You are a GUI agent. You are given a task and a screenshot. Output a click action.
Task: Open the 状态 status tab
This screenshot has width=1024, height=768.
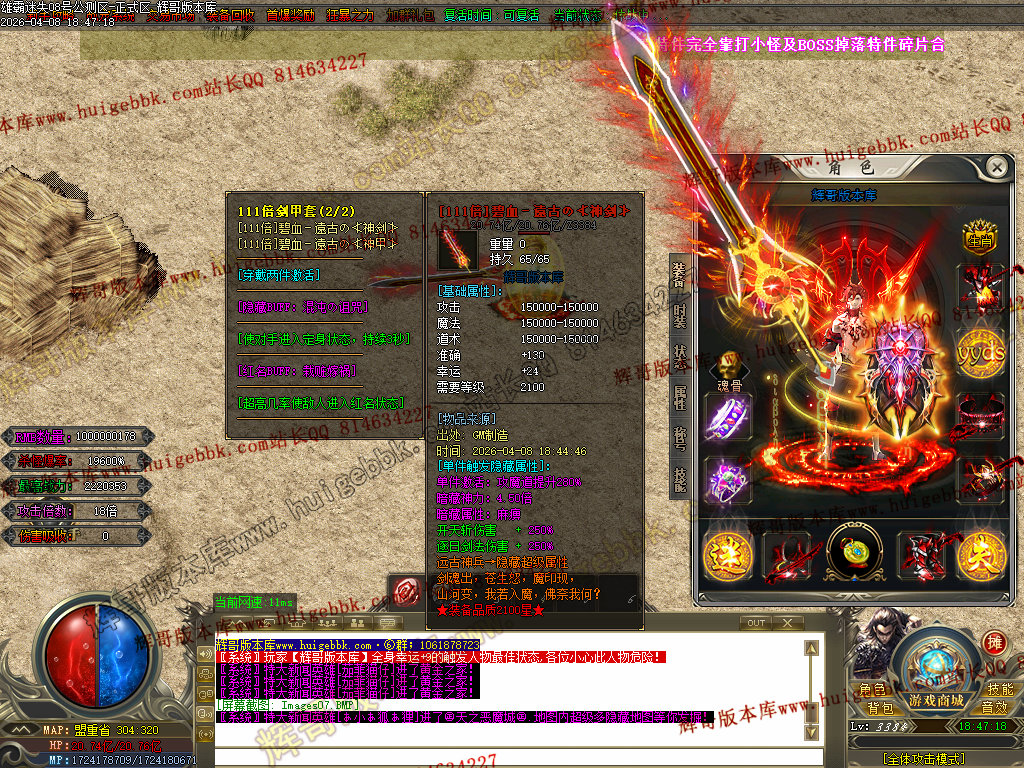(x=680, y=358)
